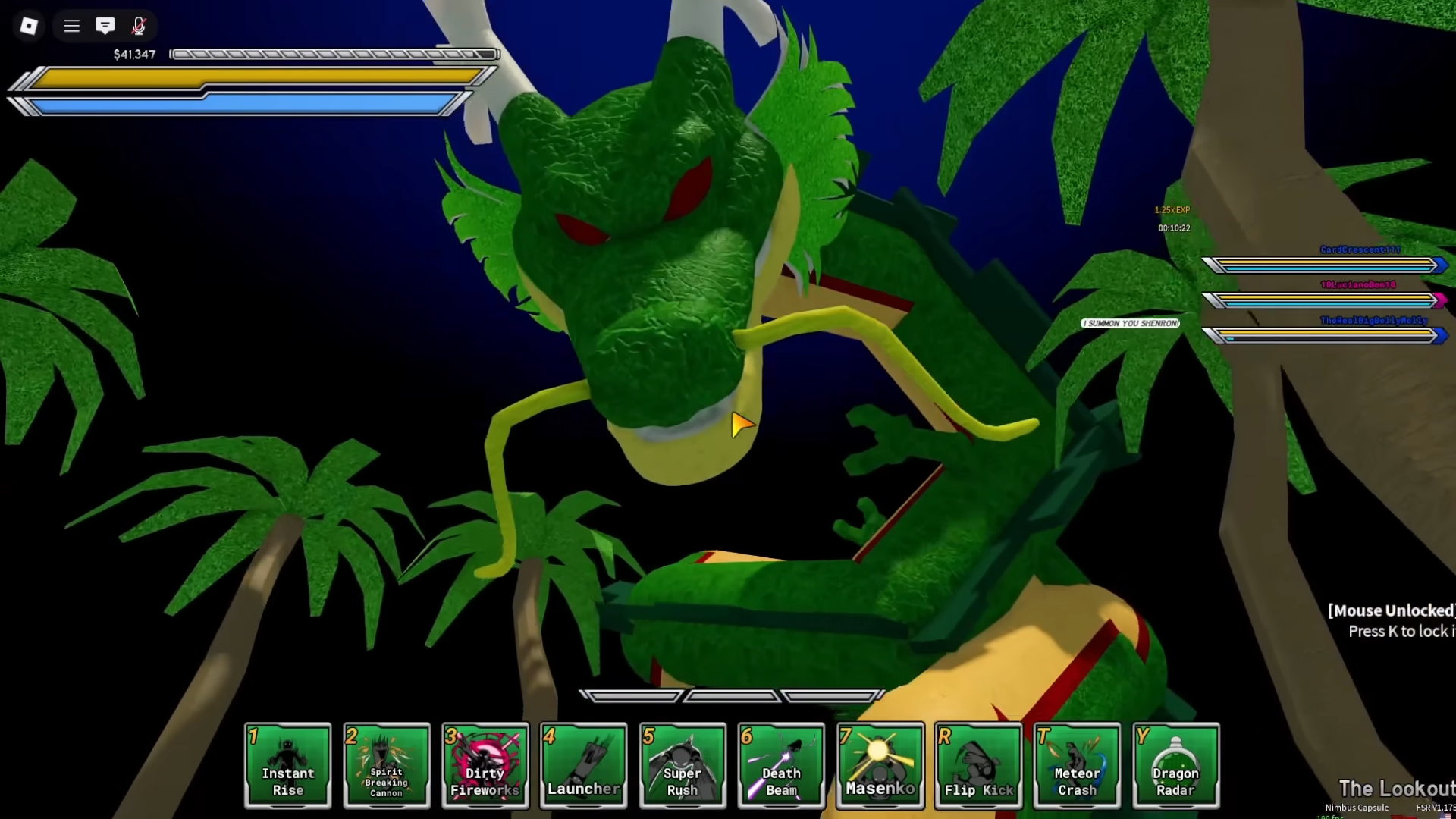This screenshot has width=1456, height=819.
Task: Open the hamburger list menu
Action: click(71, 27)
